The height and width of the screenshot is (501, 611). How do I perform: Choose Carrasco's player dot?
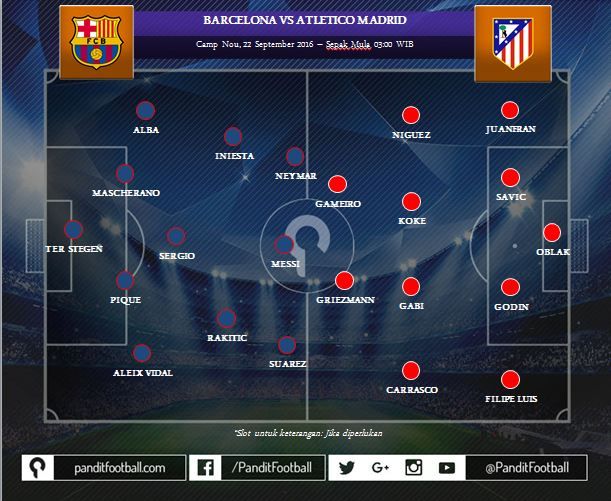click(411, 370)
